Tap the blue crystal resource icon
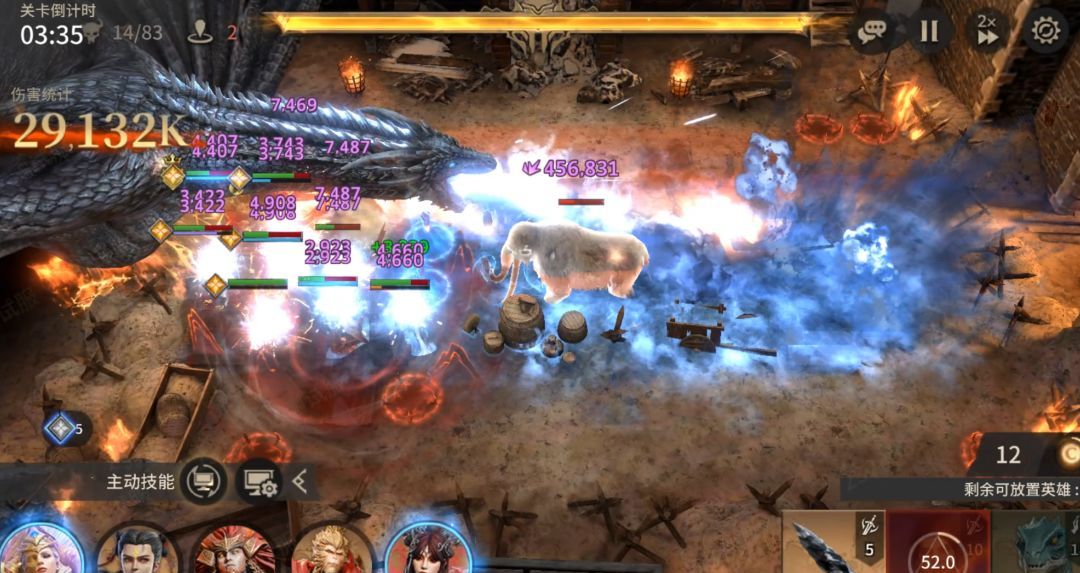The width and height of the screenshot is (1080, 573). click(x=60, y=429)
